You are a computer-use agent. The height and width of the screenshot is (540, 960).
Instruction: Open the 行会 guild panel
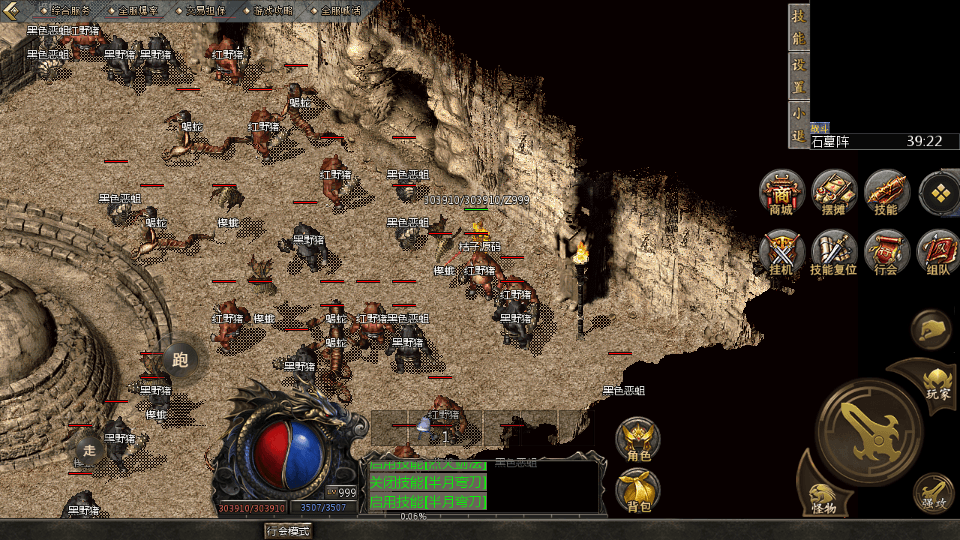tap(886, 253)
